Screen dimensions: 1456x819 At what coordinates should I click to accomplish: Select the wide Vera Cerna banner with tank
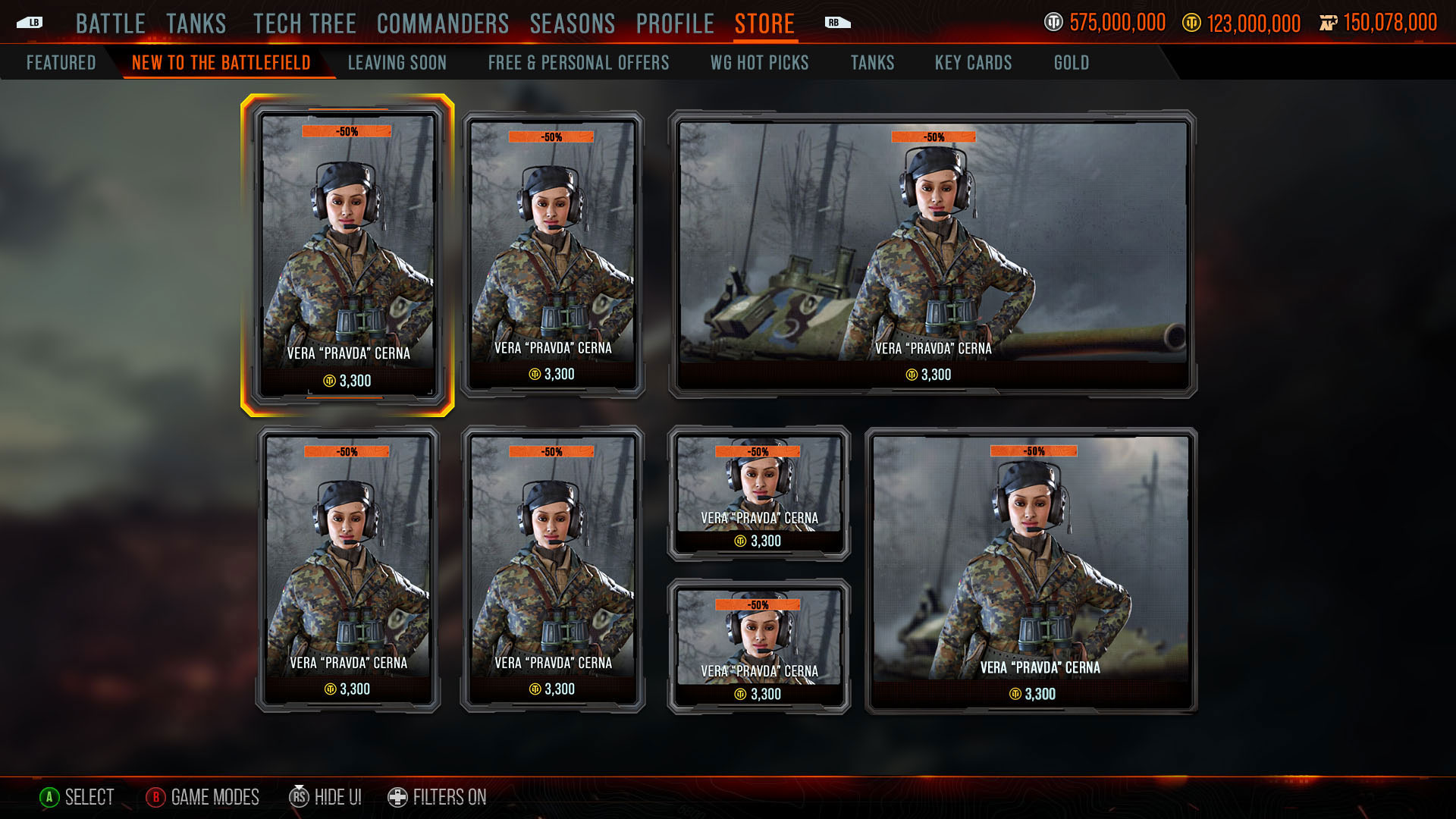932,254
